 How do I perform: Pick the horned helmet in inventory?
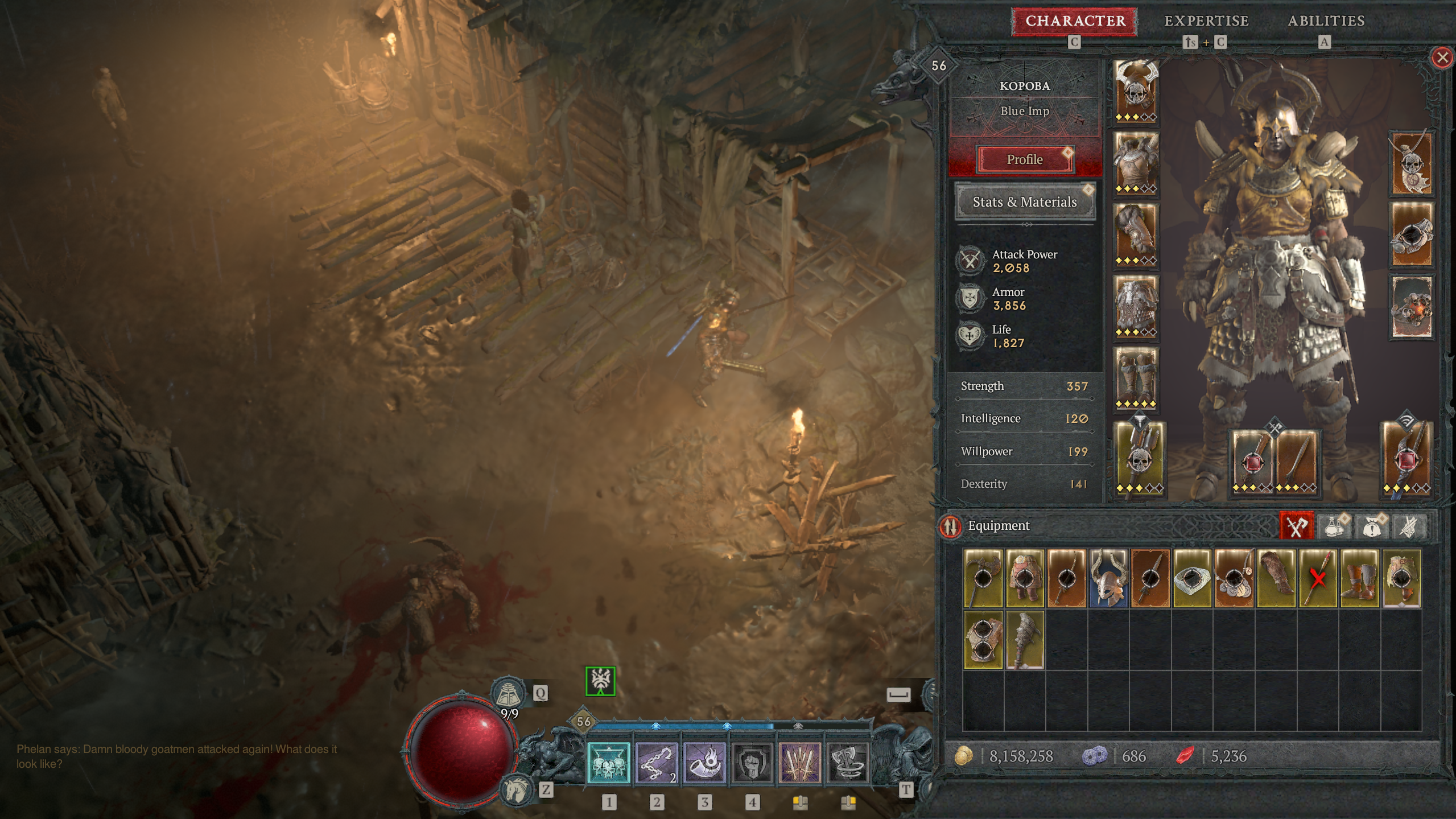1108,578
